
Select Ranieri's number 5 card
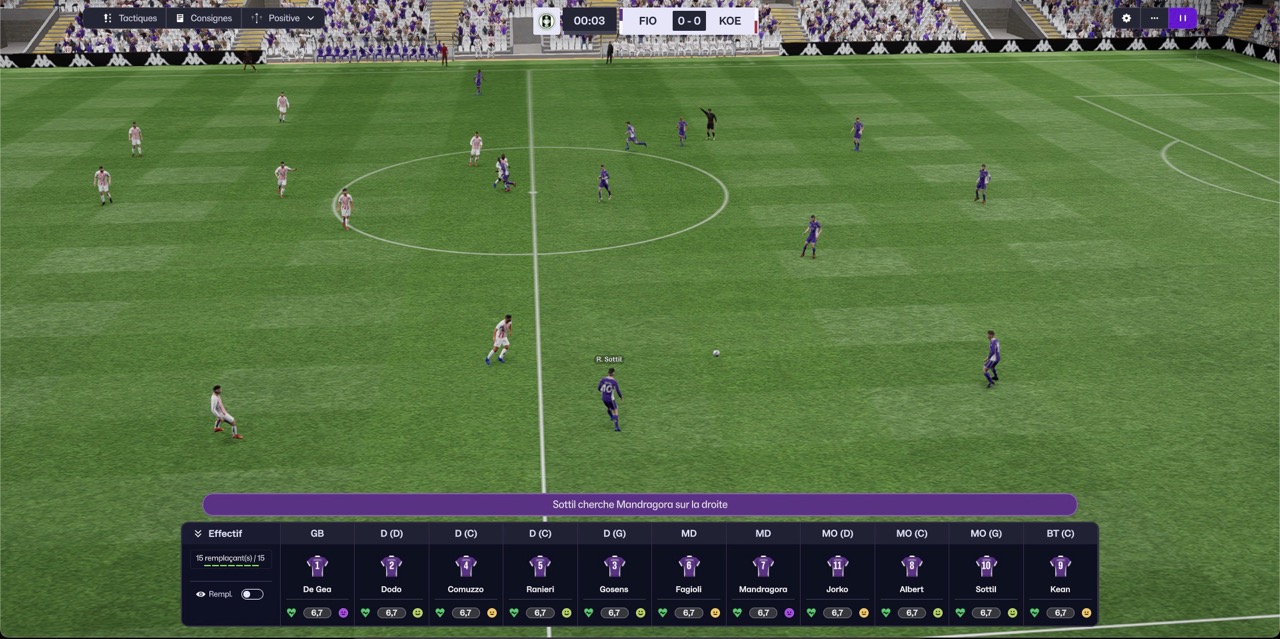pyautogui.click(x=540, y=573)
